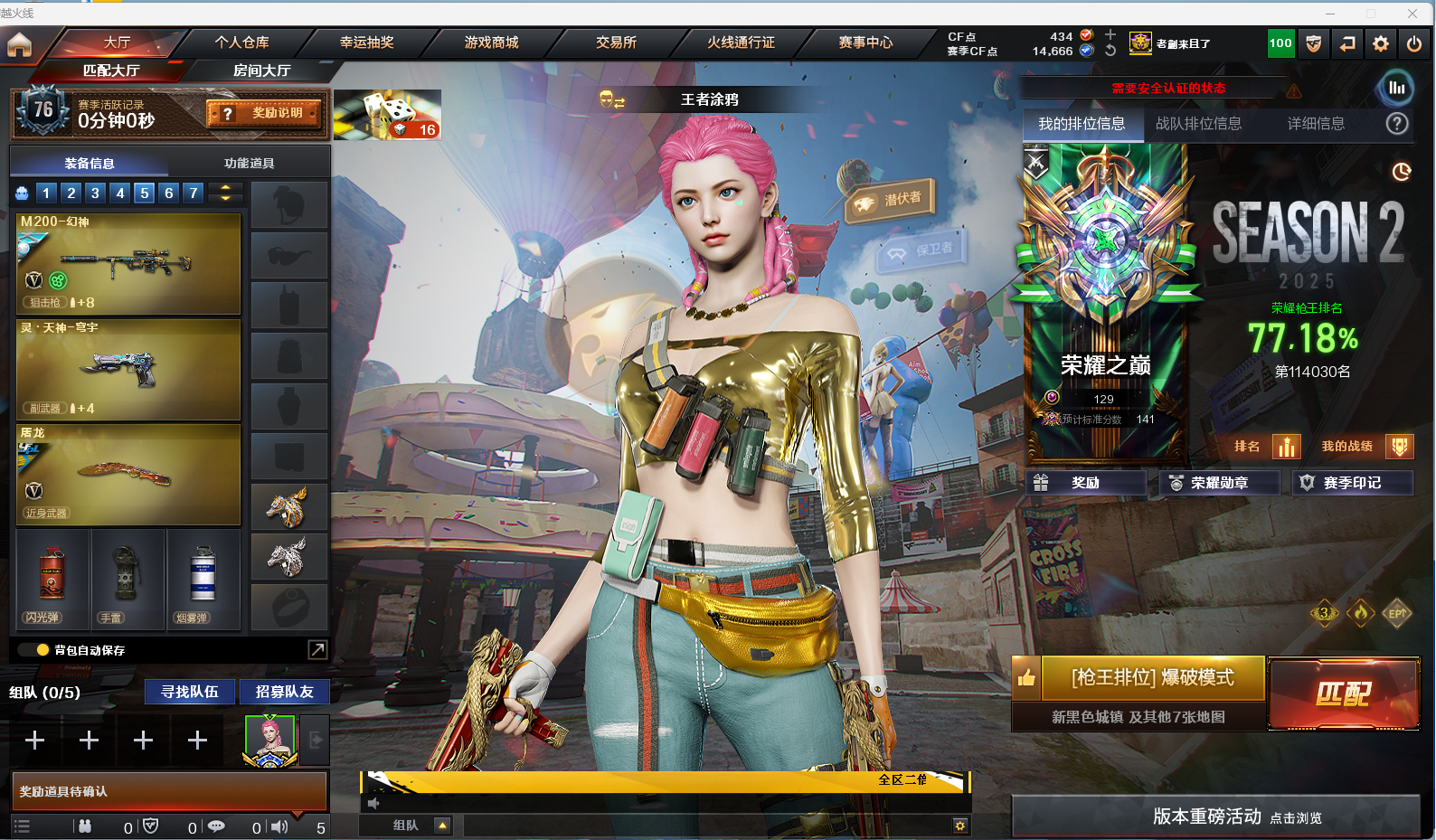Image resolution: width=1436 pixels, height=840 pixels.
Task: Open the 个人仓库 menu
Action: [x=241, y=42]
